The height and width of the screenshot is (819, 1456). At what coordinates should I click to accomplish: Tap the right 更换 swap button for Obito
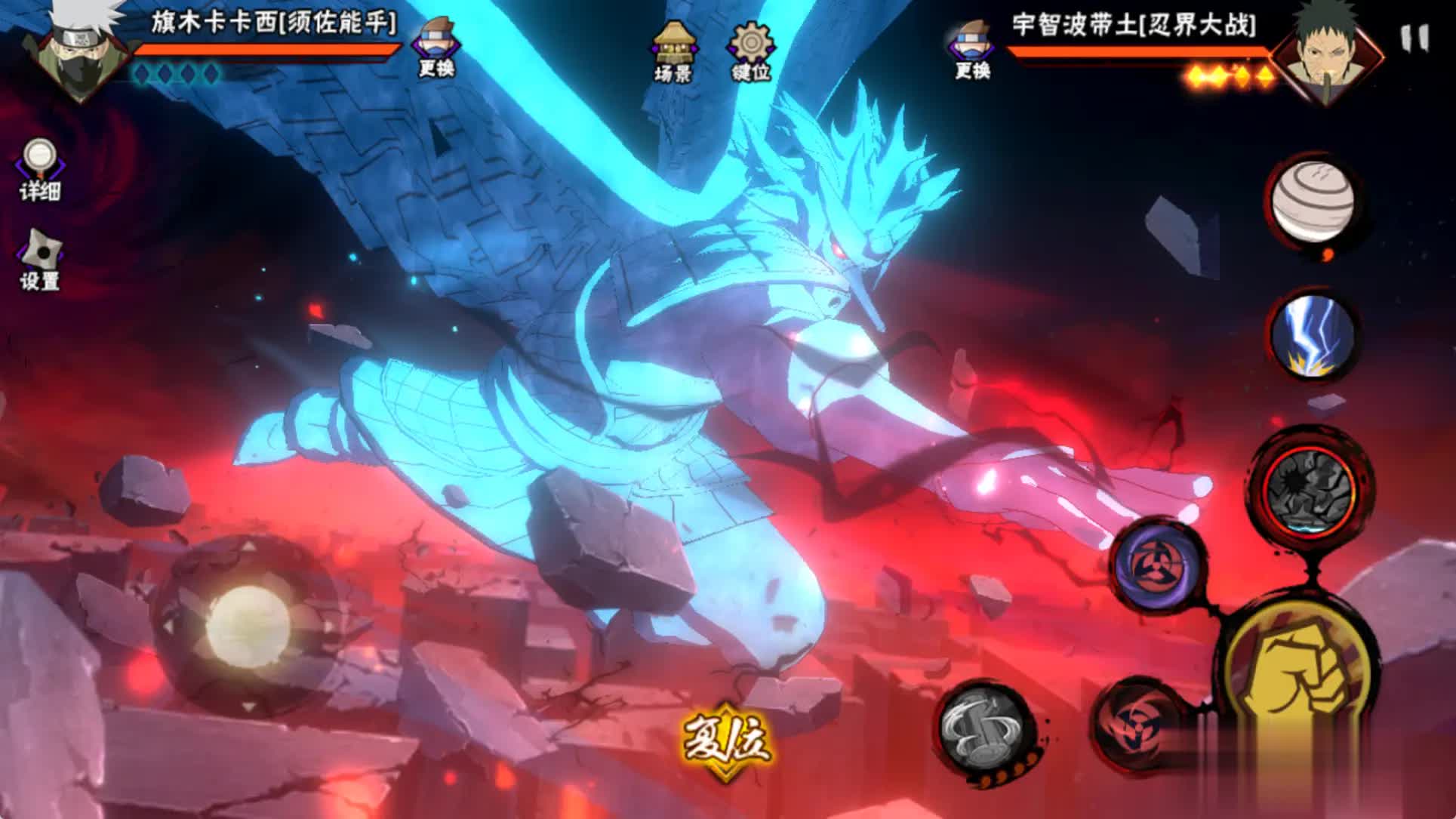(x=971, y=49)
